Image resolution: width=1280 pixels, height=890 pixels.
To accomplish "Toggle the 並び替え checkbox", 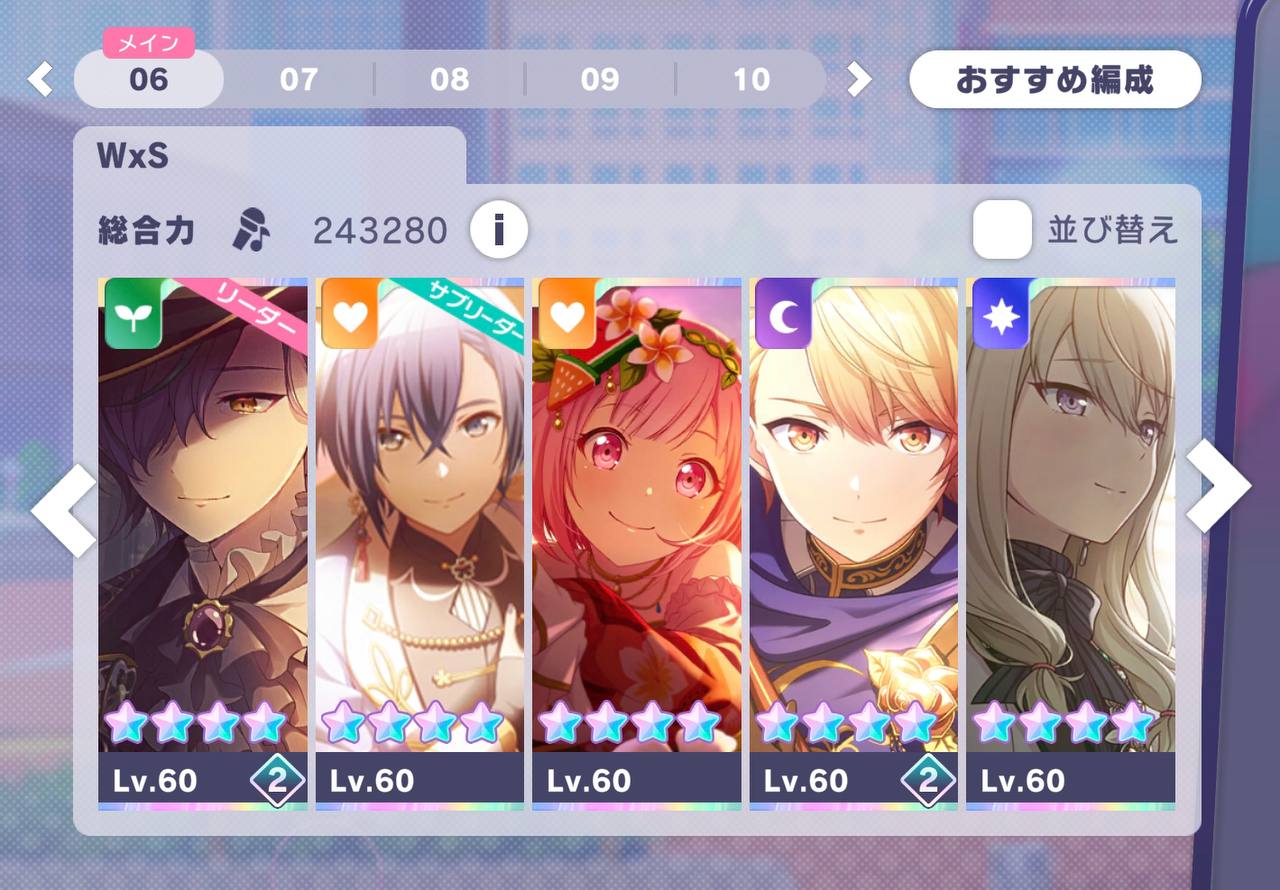I will [1002, 230].
